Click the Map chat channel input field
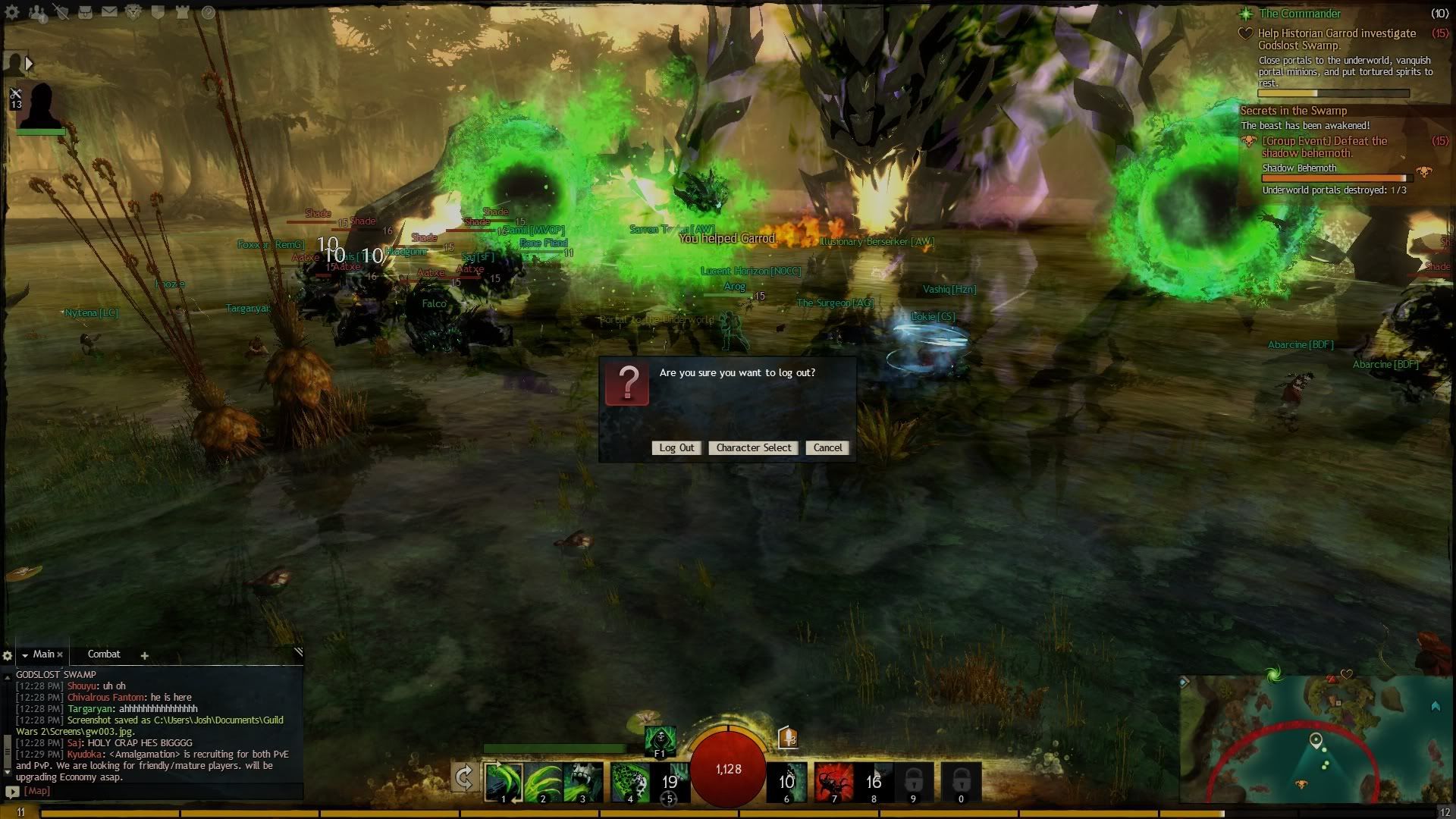1456x819 pixels. coord(152,791)
